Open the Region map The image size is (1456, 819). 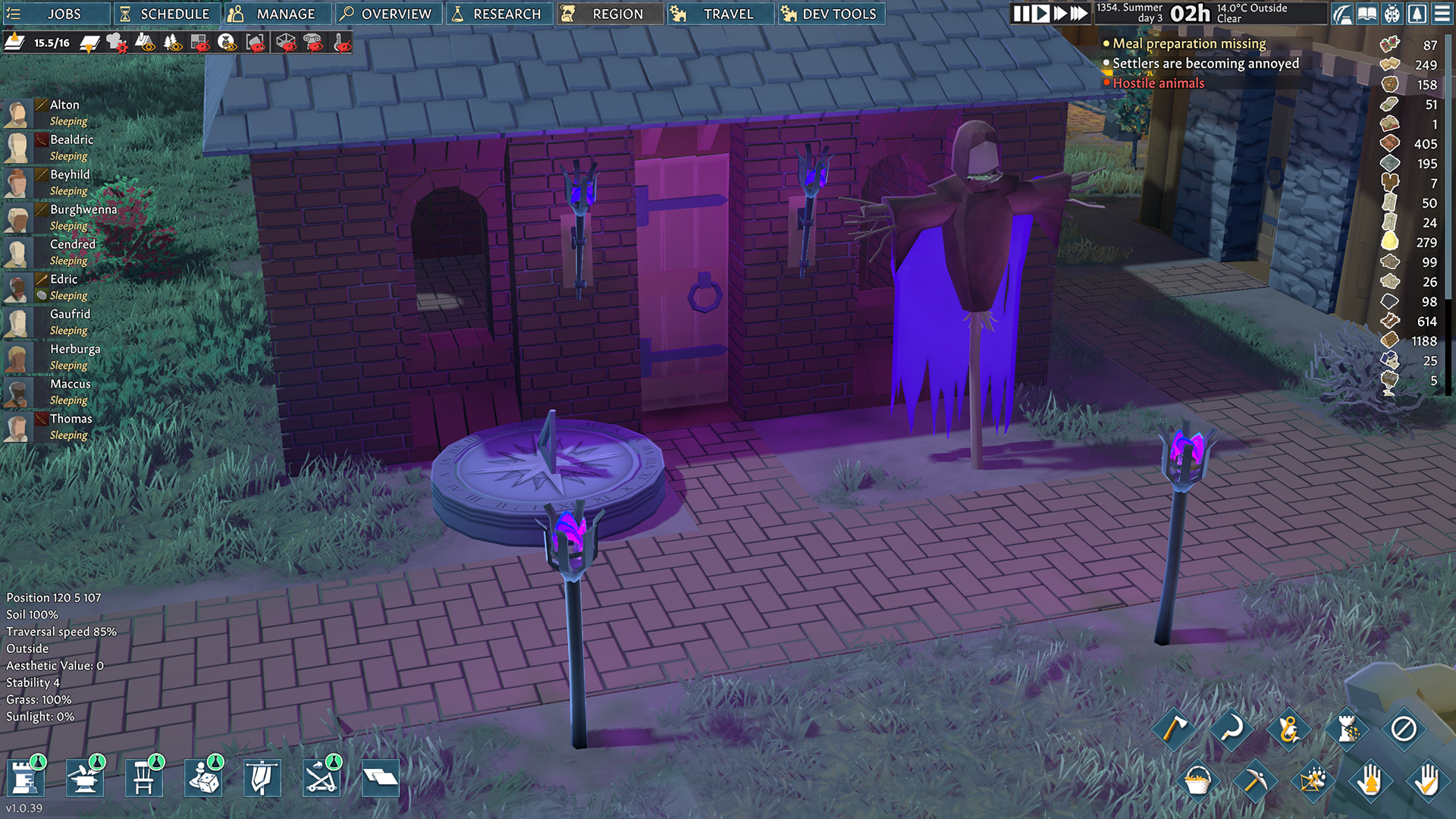pos(610,14)
